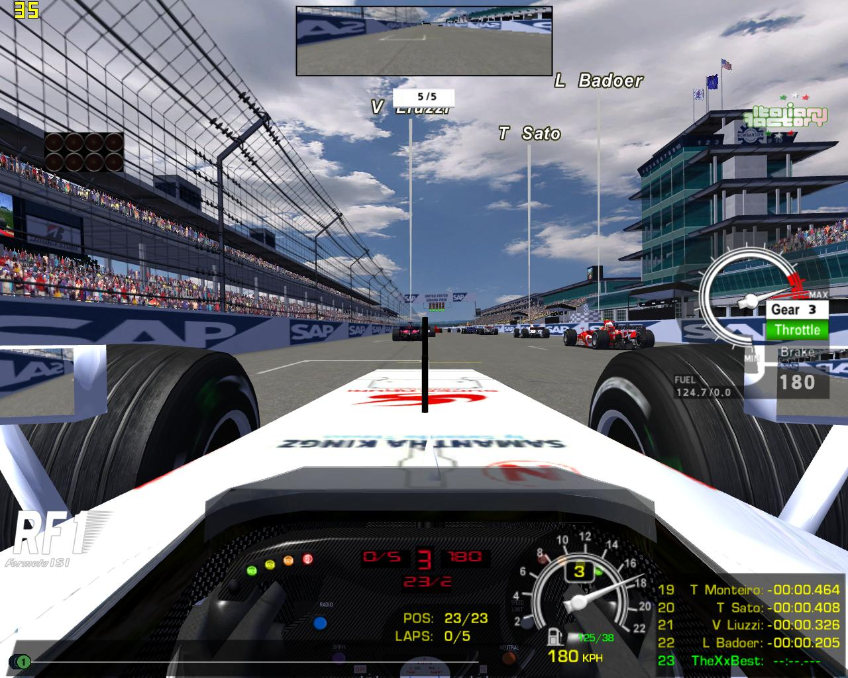
Task: Choose V Liuzzi's standings entry
Action: pyautogui.click(x=750, y=625)
